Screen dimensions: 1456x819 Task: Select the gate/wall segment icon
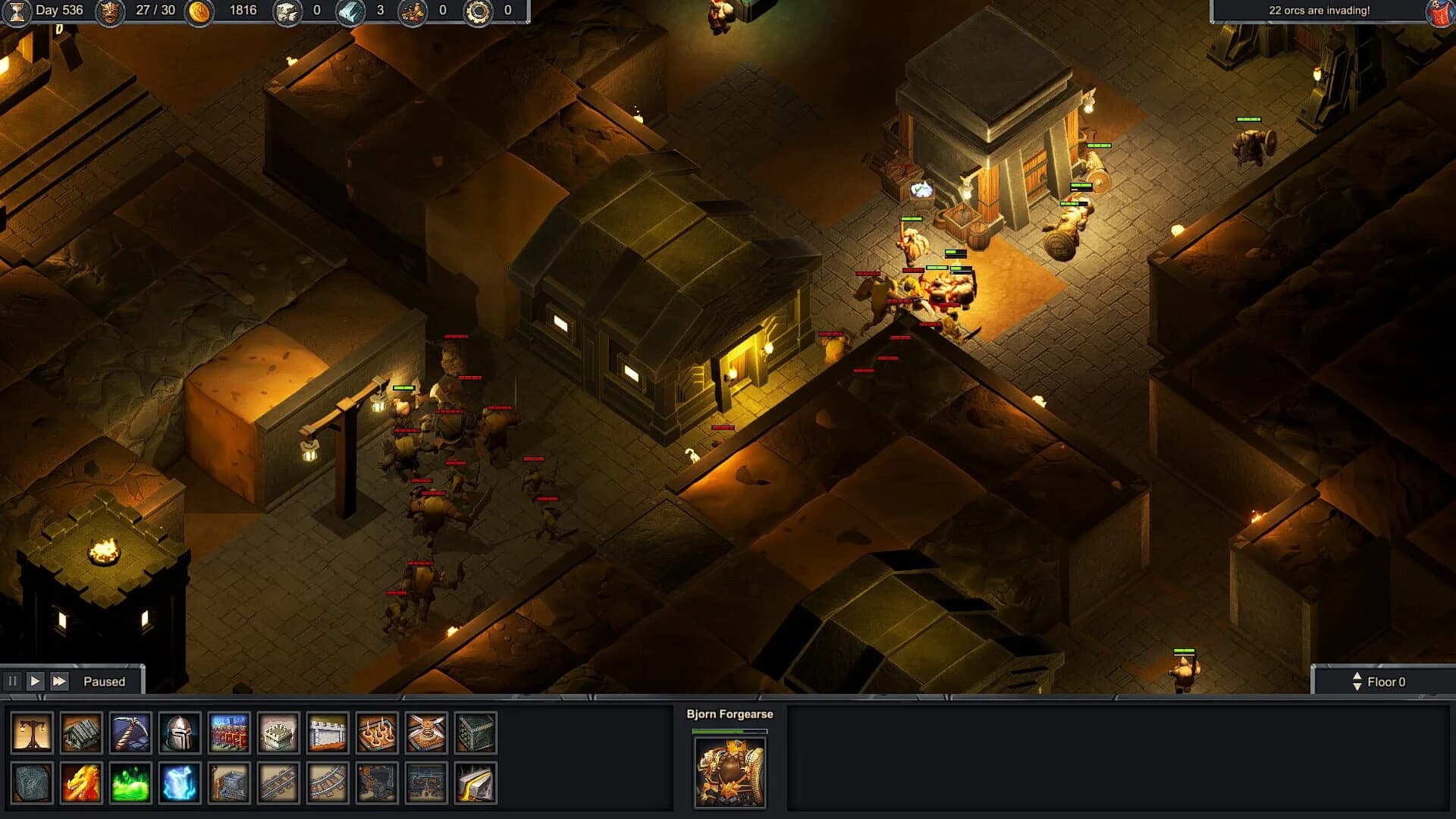[327, 732]
